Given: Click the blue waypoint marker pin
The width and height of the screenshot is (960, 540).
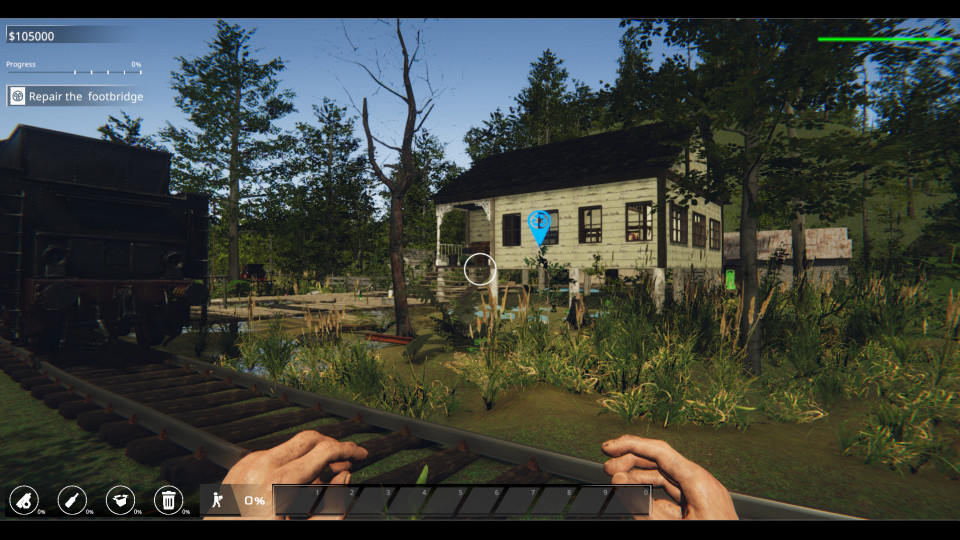Looking at the screenshot, I should coord(540,225).
